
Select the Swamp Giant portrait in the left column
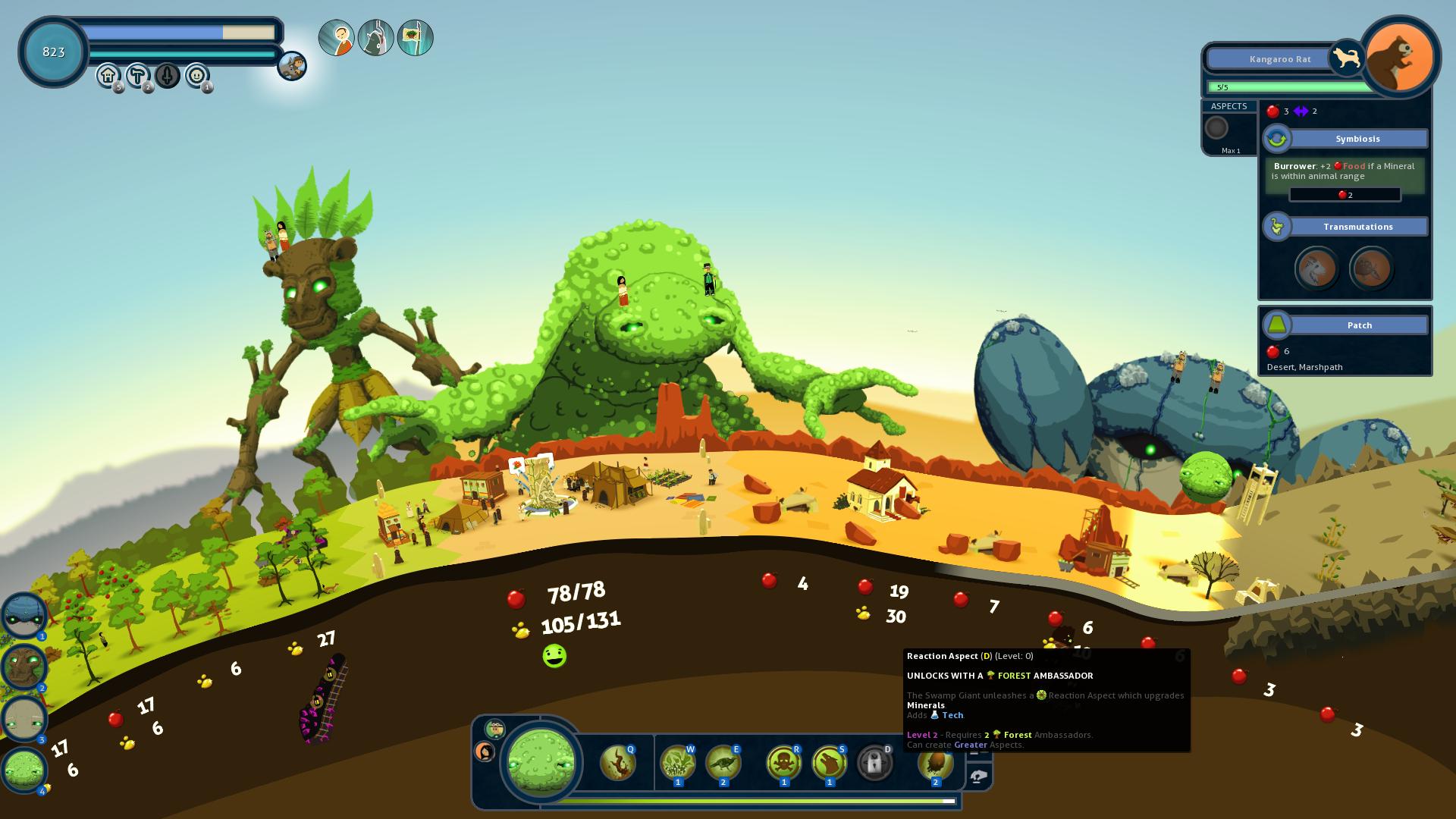pyautogui.click(x=24, y=770)
